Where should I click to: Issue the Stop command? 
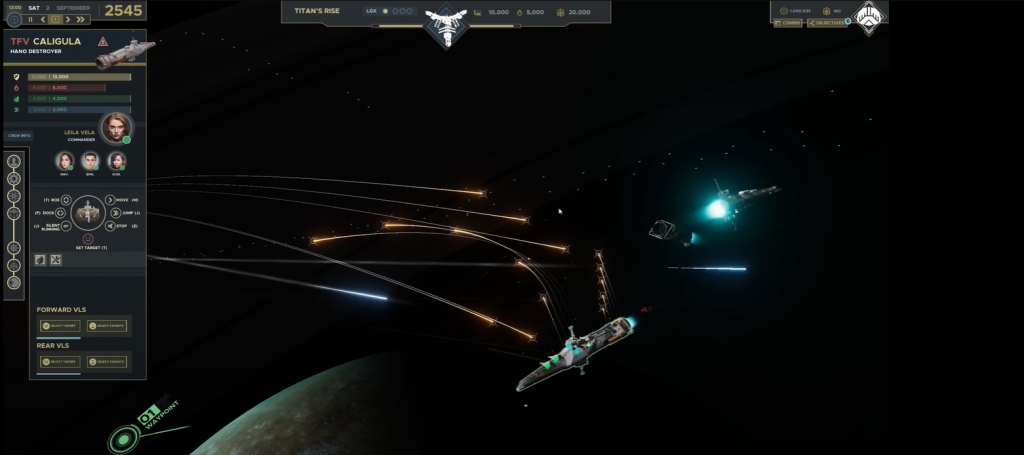click(x=110, y=226)
